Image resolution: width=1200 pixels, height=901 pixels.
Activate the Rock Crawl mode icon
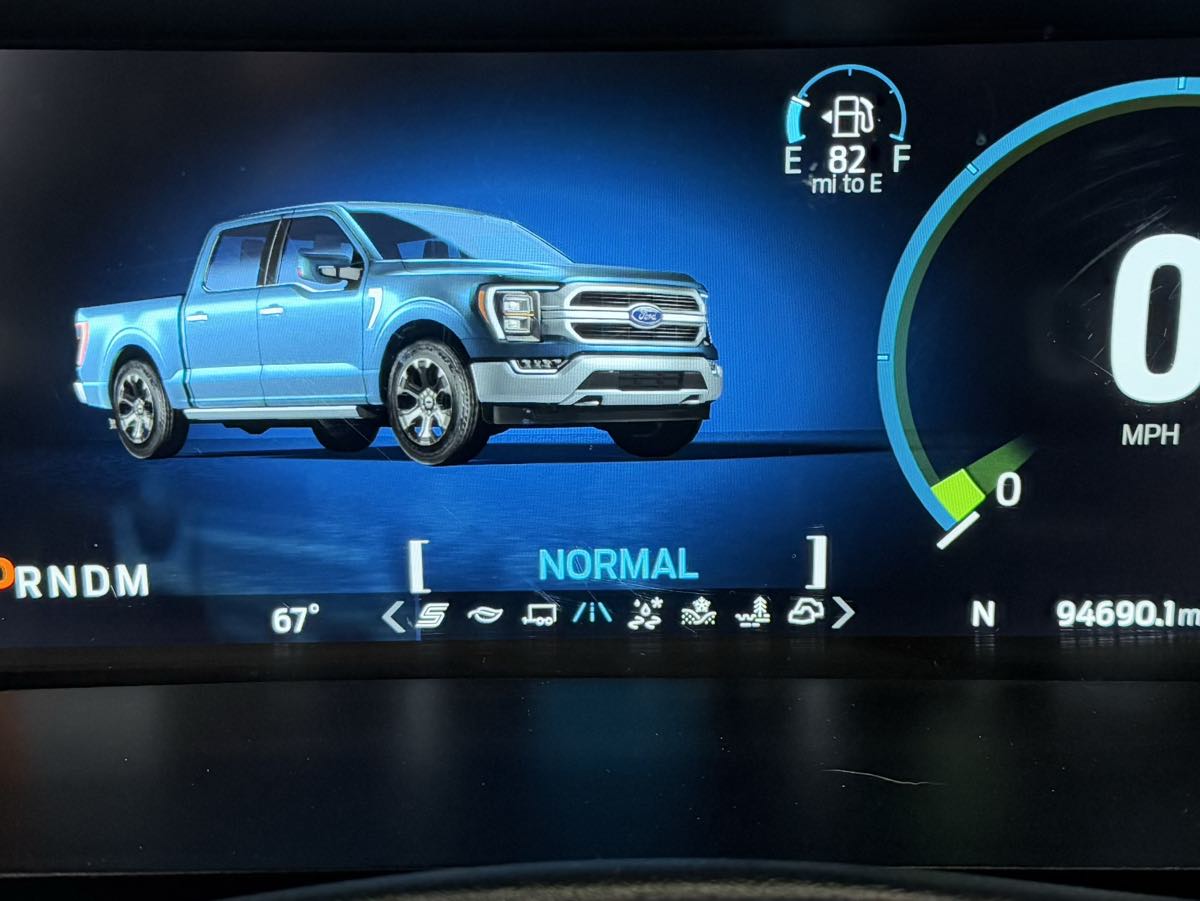(x=805, y=612)
